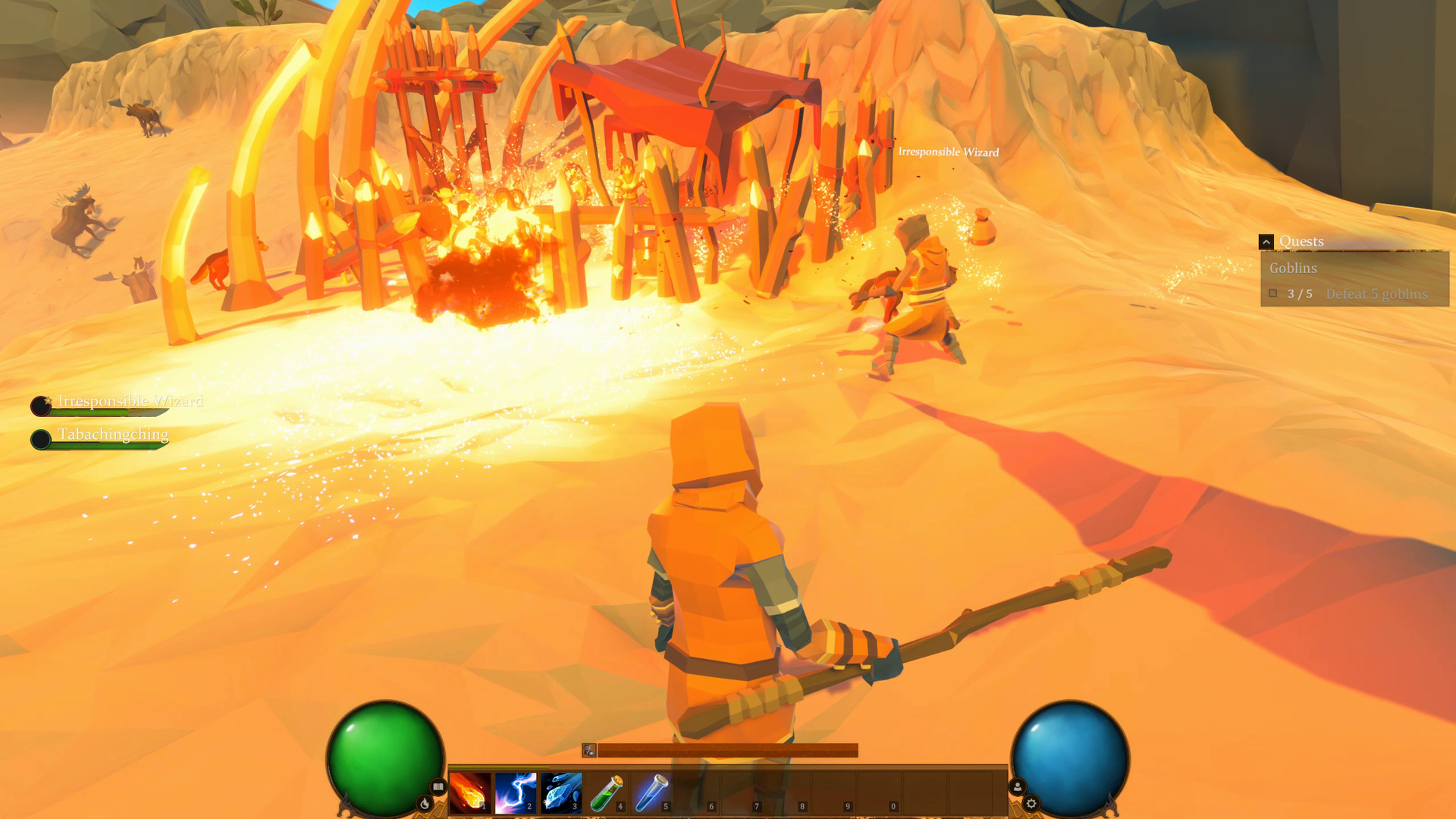Click the item icon on the cast progress bar

coord(588,751)
